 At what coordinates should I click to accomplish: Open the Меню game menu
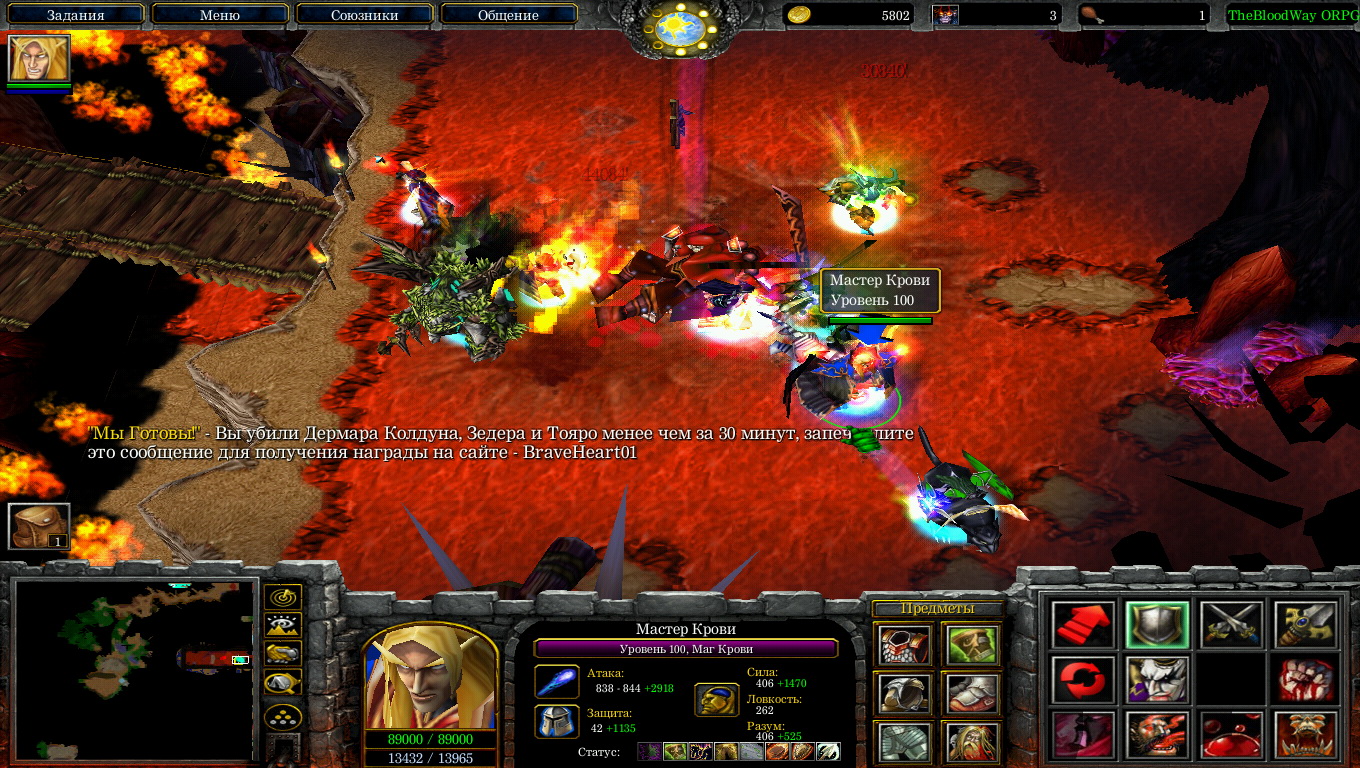[219, 15]
